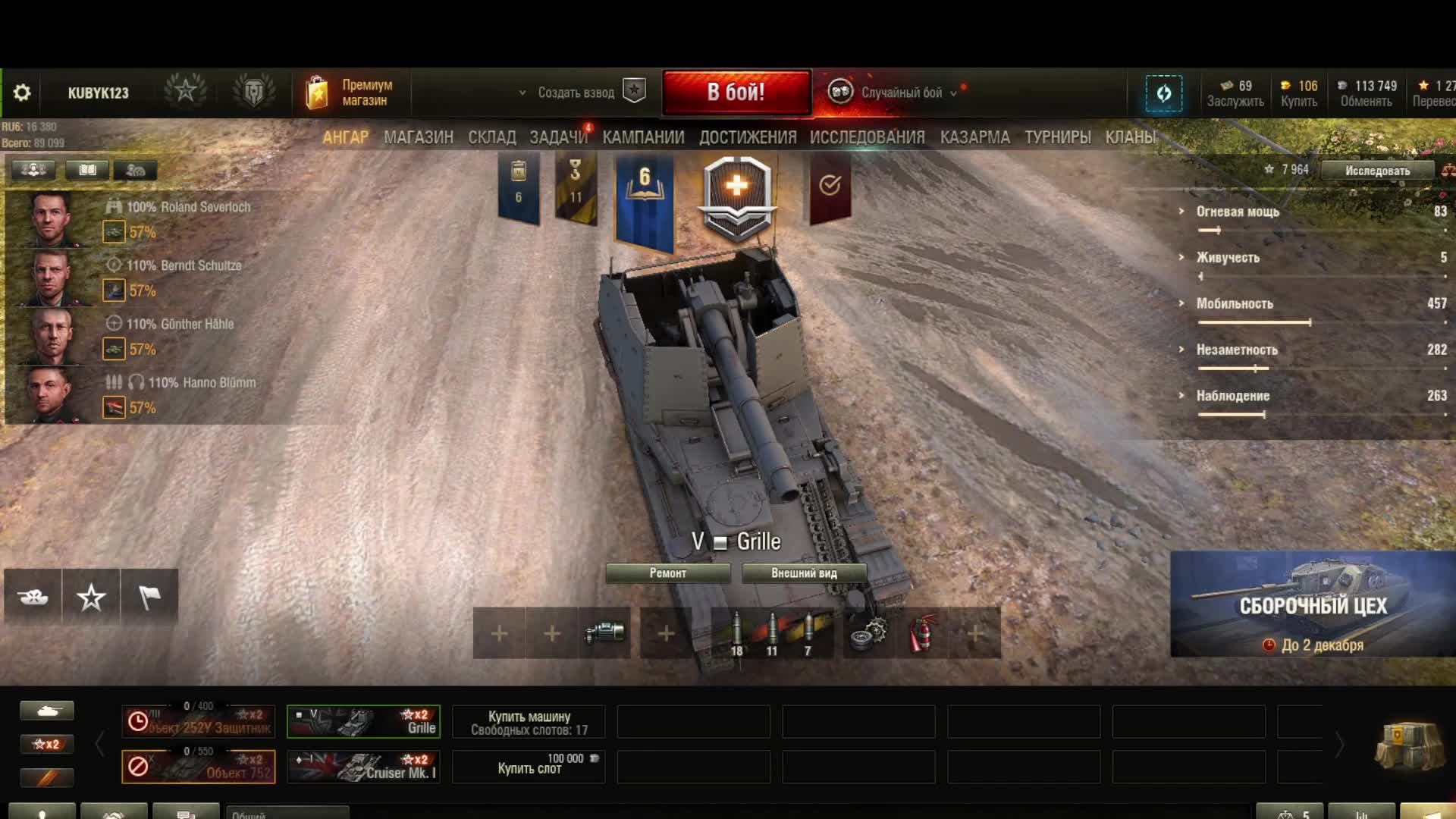This screenshot has height=819, width=1456.
Task: Go to the ЗАДАЧИ tab
Action: coord(558,137)
